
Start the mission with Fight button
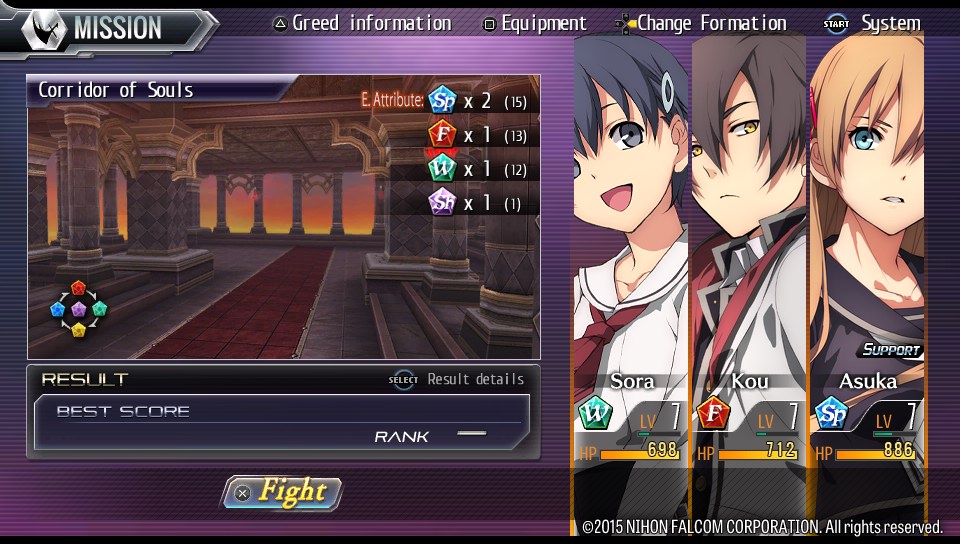[x=282, y=492]
